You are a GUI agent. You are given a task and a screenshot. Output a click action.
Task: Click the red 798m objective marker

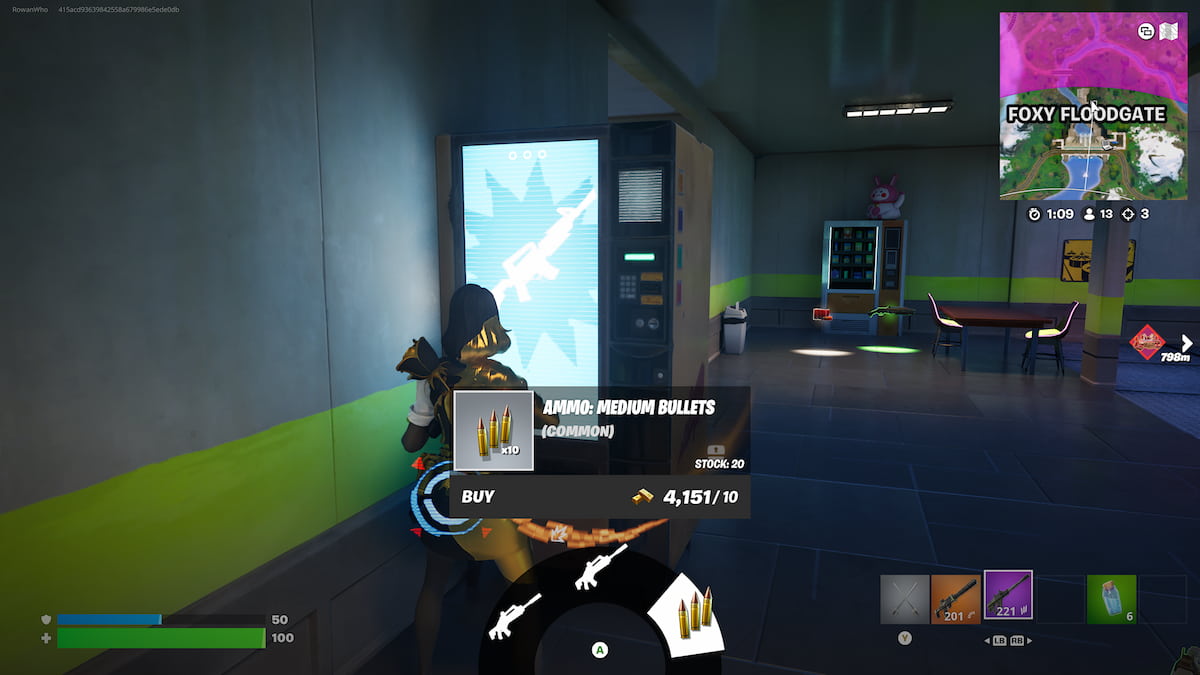(x=1147, y=343)
